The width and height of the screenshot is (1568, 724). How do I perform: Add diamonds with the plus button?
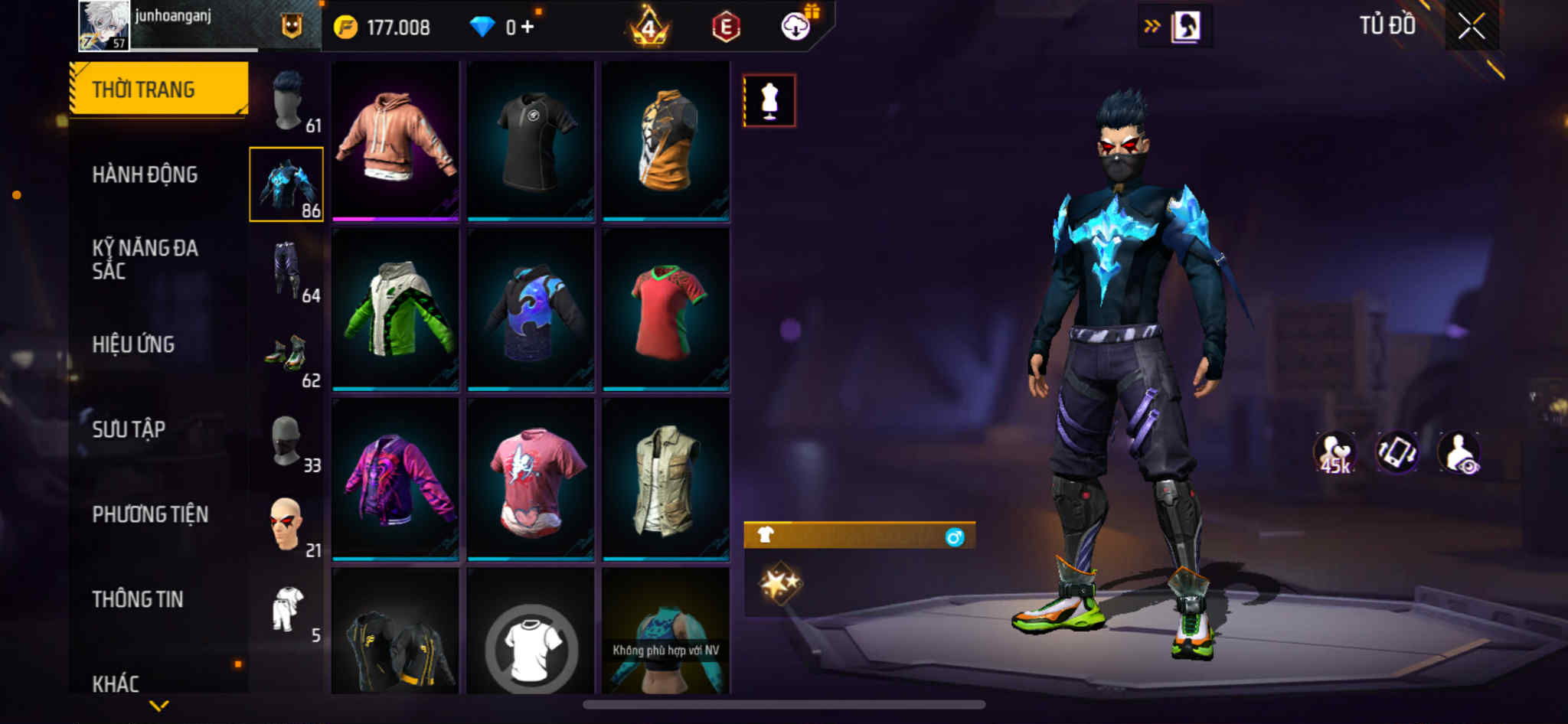point(528,28)
